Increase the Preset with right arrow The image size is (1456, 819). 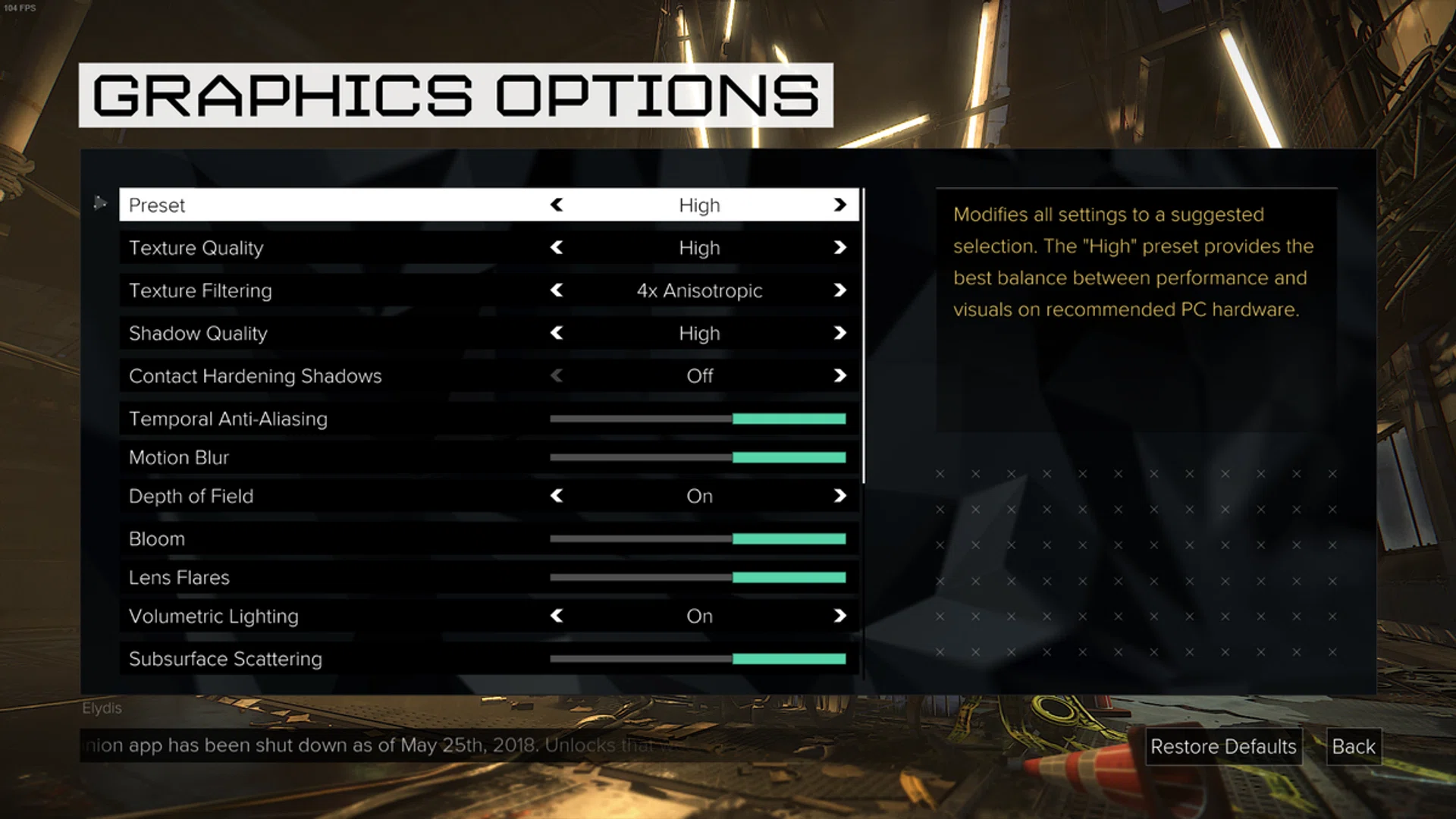(839, 205)
